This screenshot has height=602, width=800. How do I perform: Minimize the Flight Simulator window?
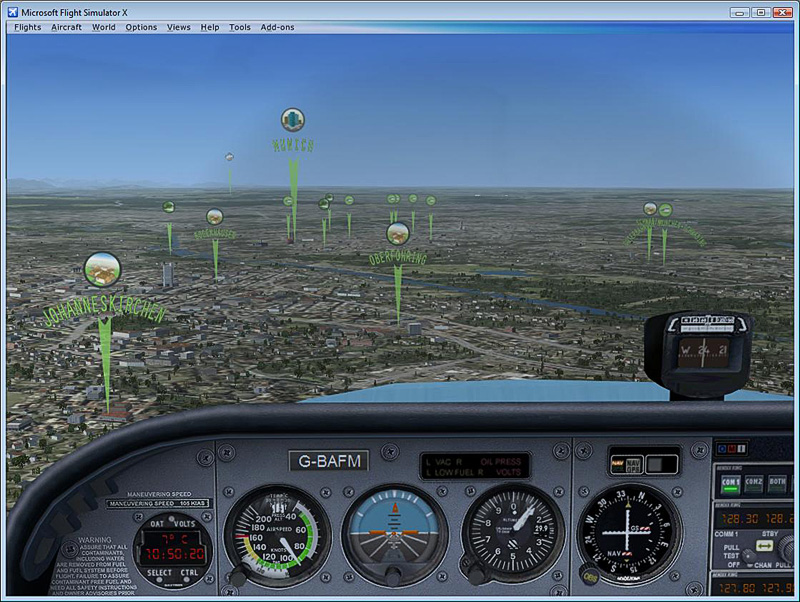tap(739, 12)
